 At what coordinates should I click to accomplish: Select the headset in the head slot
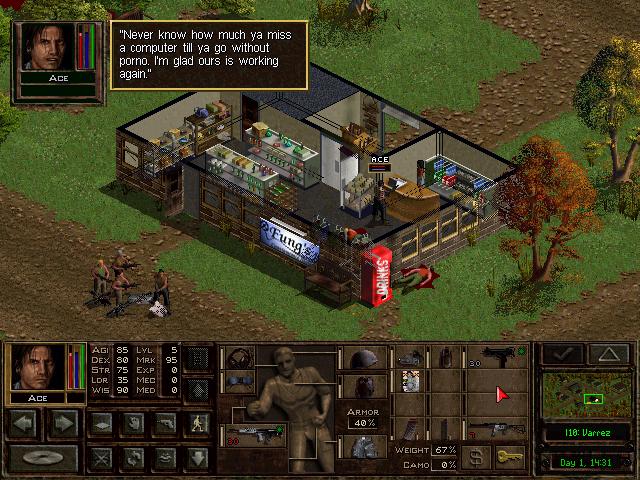click(238, 358)
